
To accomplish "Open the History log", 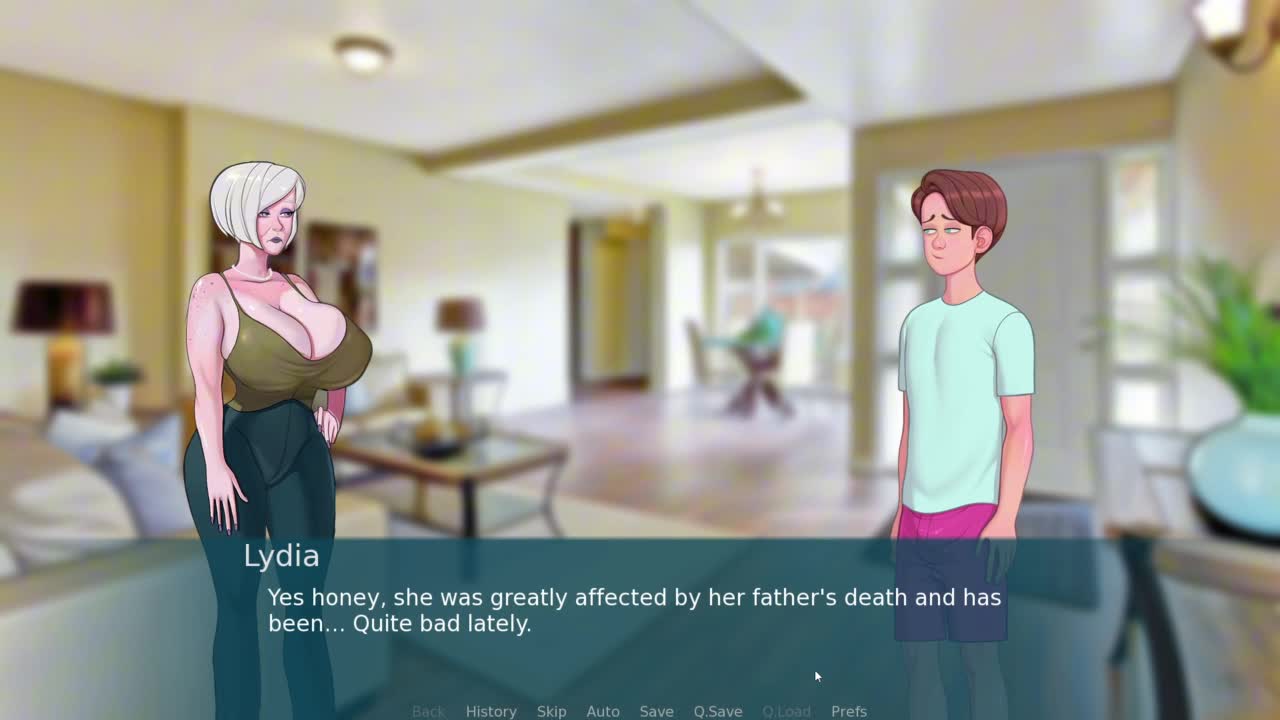I will point(491,711).
